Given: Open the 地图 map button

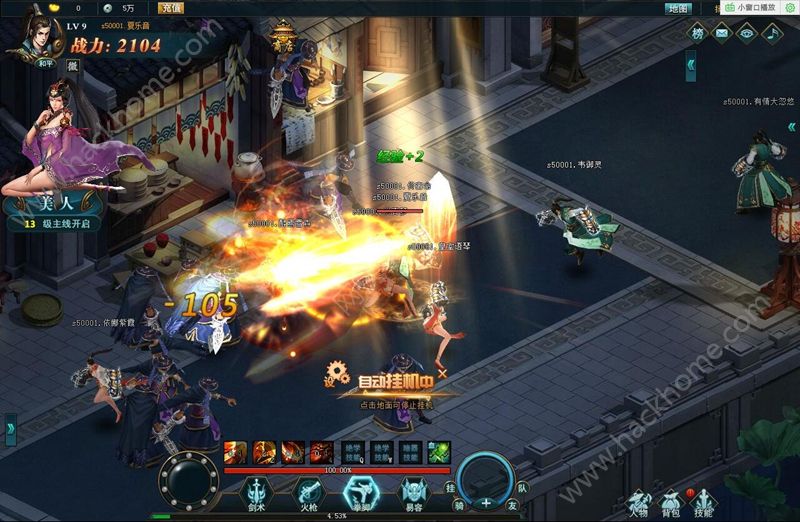Looking at the screenshot, I should (x=679, y=8).
